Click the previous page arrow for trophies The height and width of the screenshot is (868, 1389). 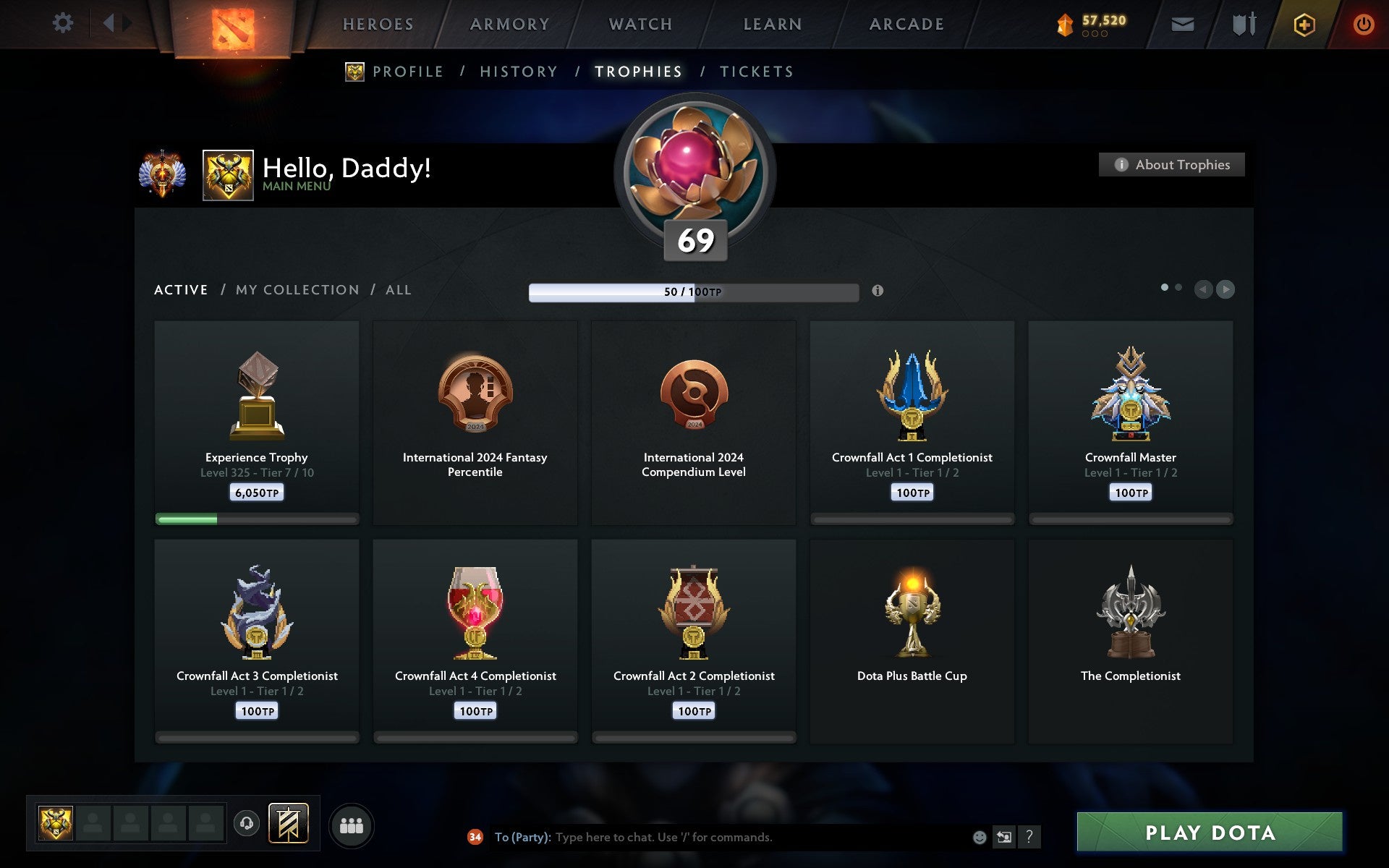tap(1203, 289)
